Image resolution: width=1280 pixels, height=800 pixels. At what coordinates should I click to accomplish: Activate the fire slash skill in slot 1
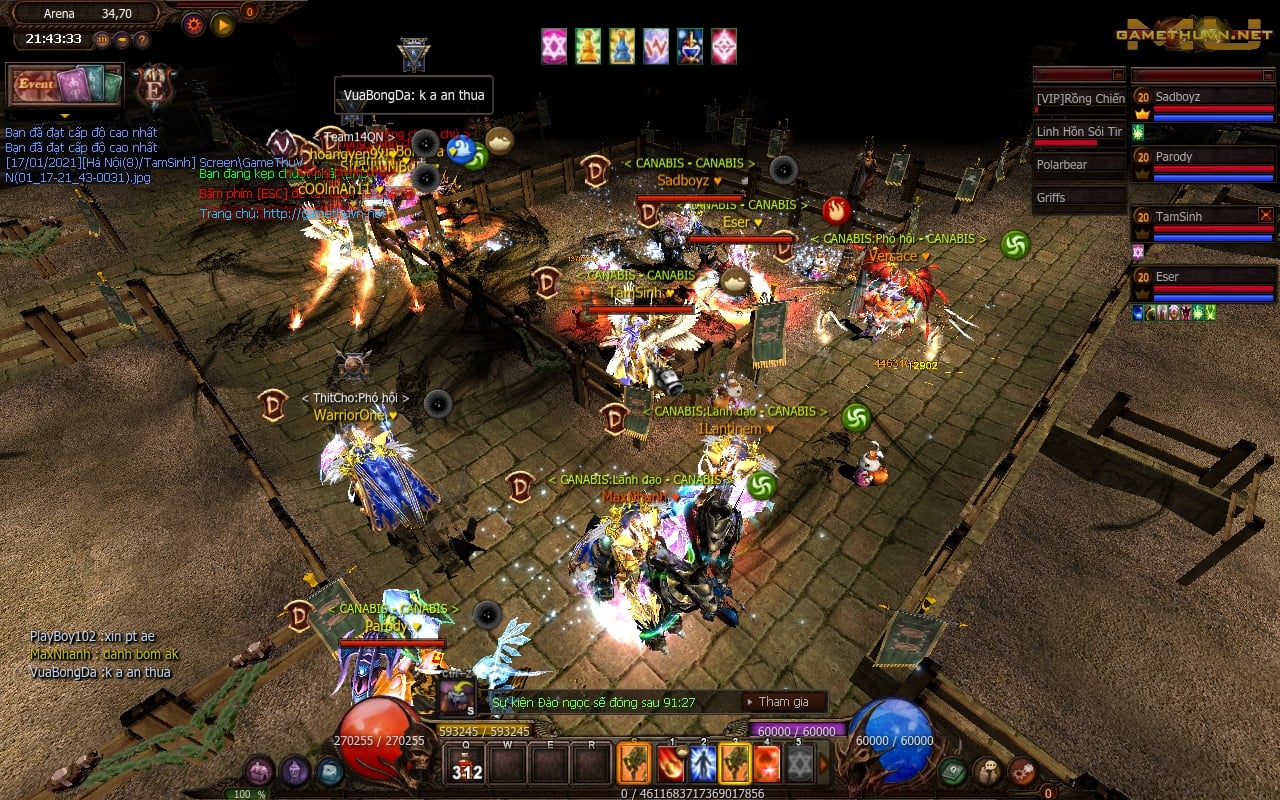pos(671,764)
